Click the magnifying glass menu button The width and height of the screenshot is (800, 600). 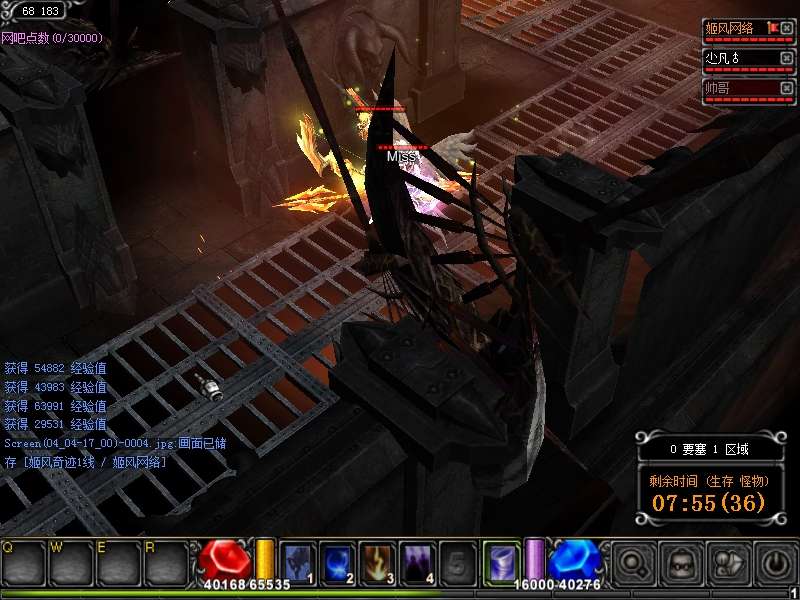[632, 563]
